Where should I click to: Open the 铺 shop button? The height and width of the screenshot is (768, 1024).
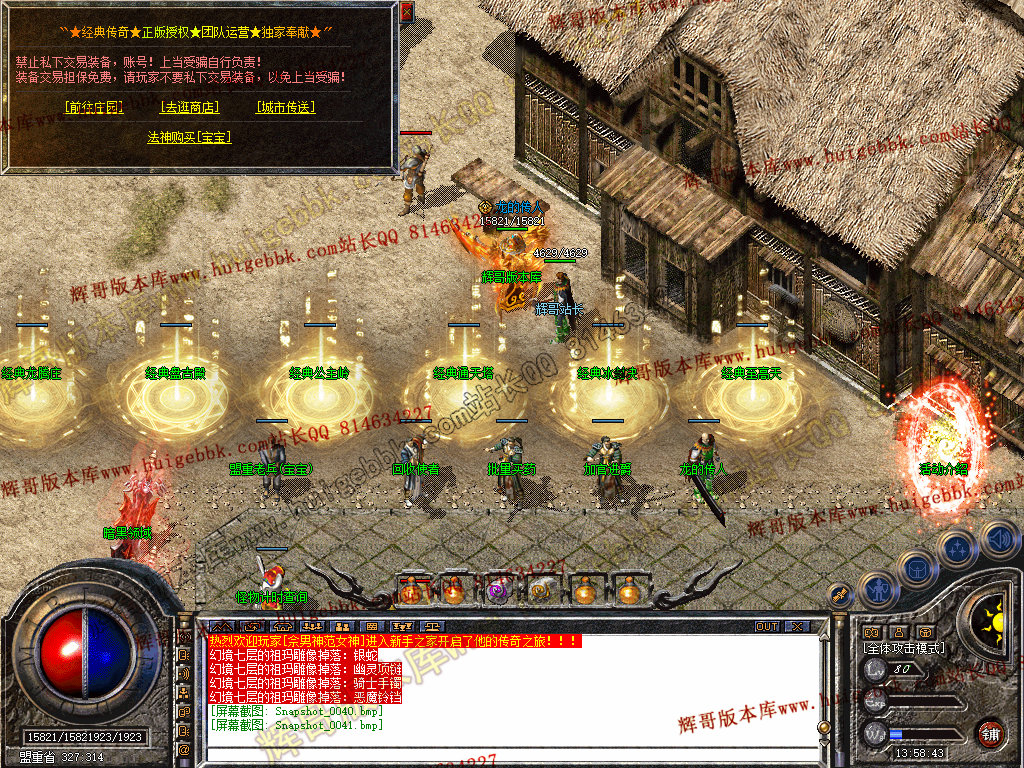point(990,733)
